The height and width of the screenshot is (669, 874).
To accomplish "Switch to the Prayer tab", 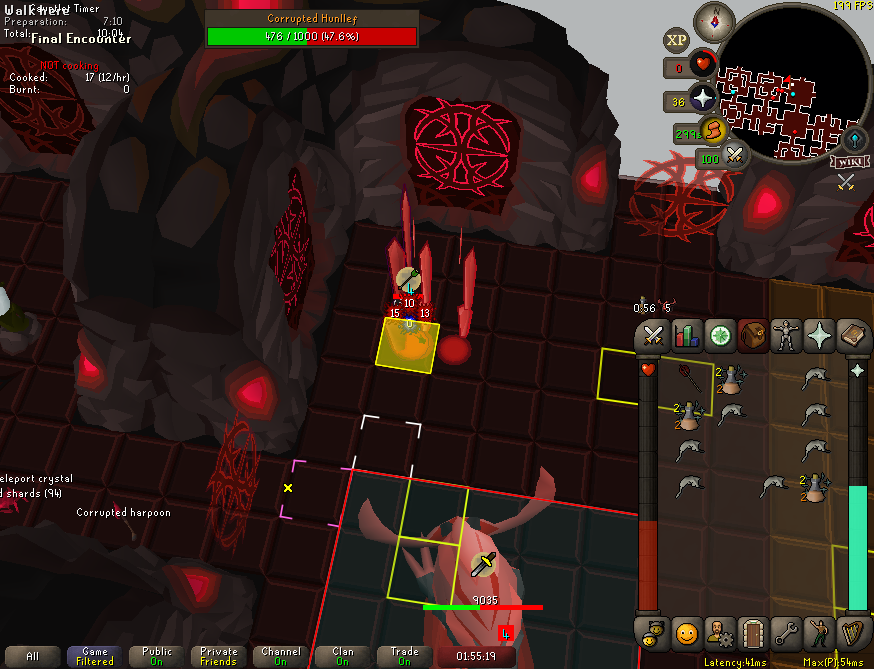I will tap(819, 336).
